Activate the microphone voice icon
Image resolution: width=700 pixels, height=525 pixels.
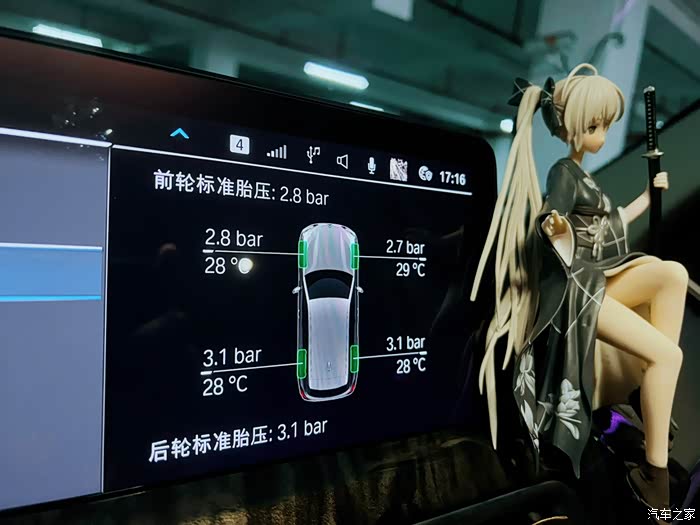click(x=370, y=164)
